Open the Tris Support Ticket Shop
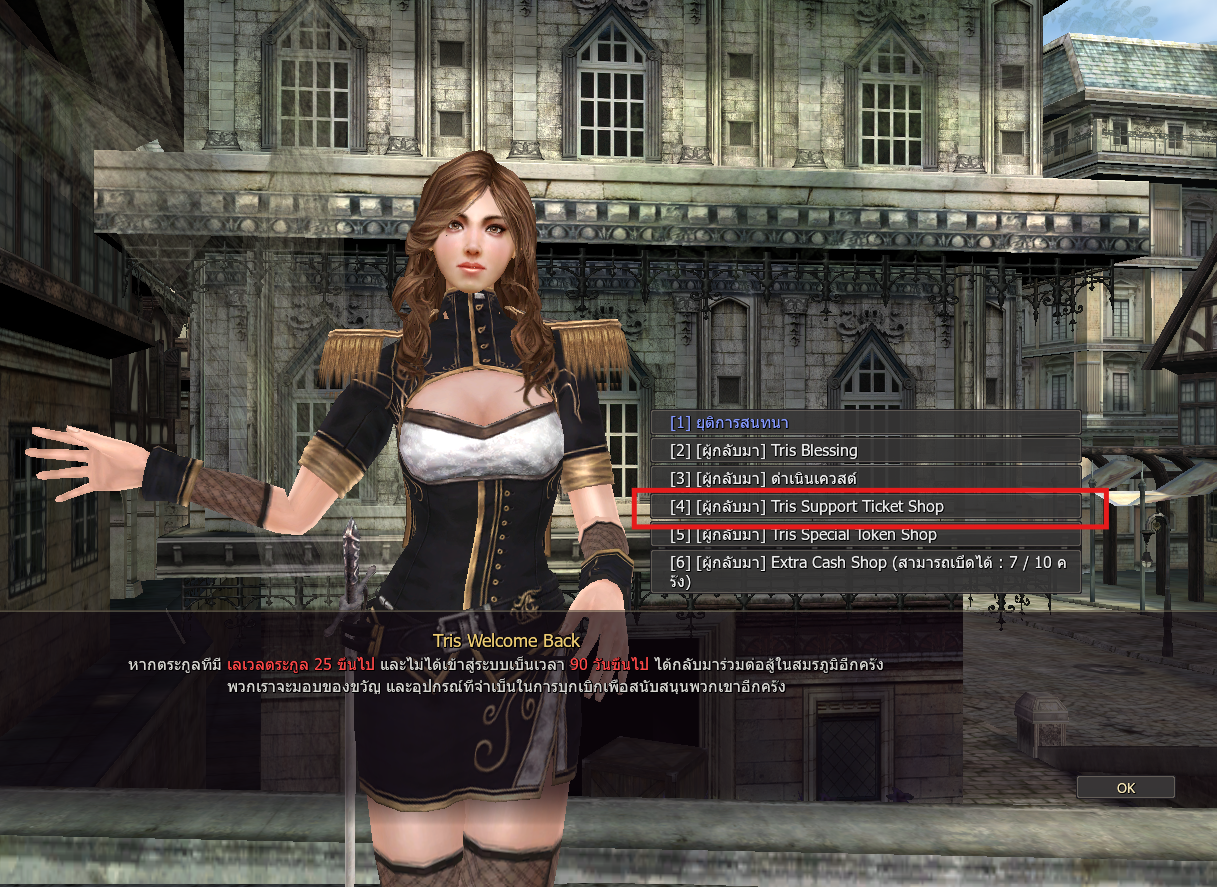1217x887 pixels. point(865,507)
